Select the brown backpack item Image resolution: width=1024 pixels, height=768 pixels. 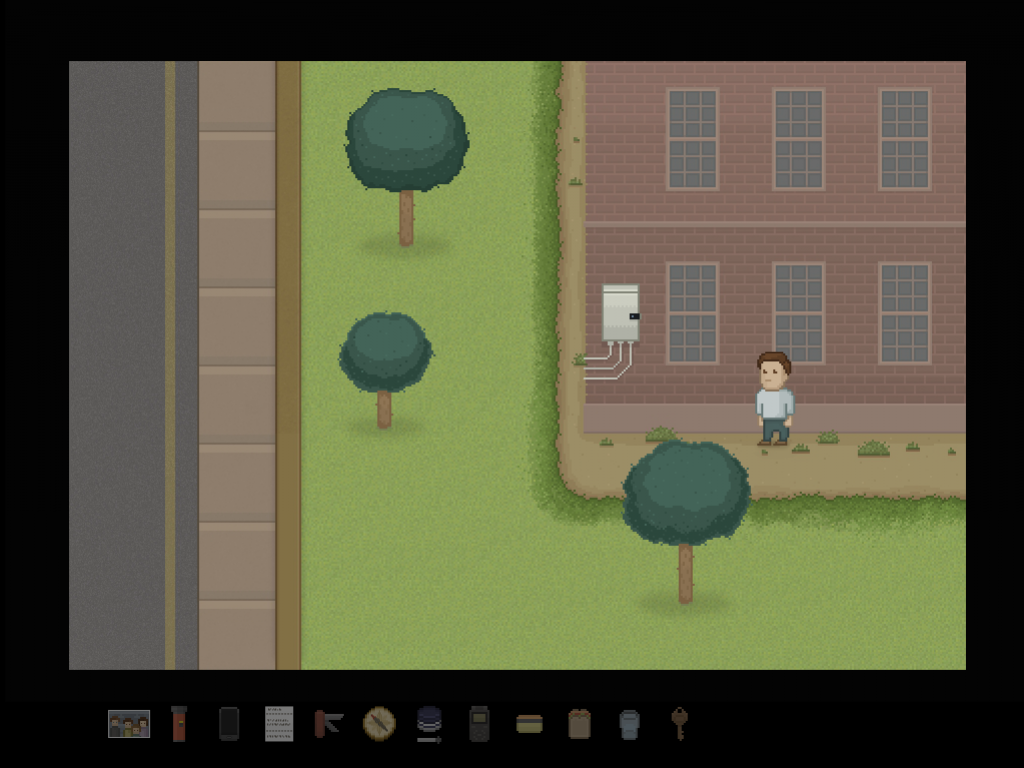(x=579, y=723)
